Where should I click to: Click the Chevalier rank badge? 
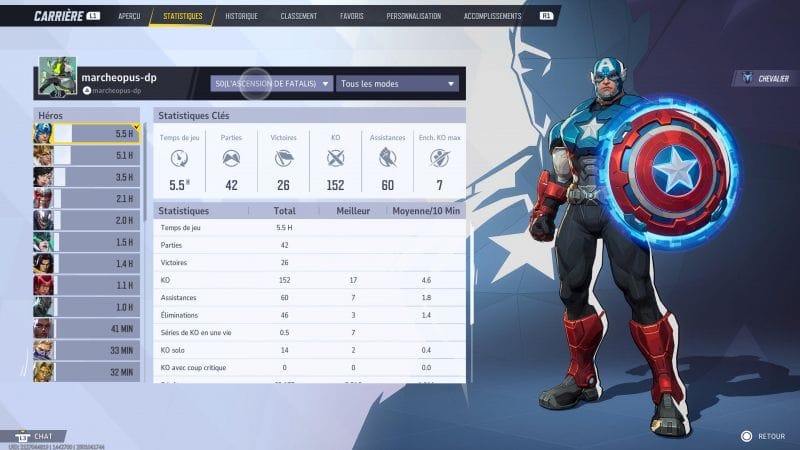tap(764, 78)
